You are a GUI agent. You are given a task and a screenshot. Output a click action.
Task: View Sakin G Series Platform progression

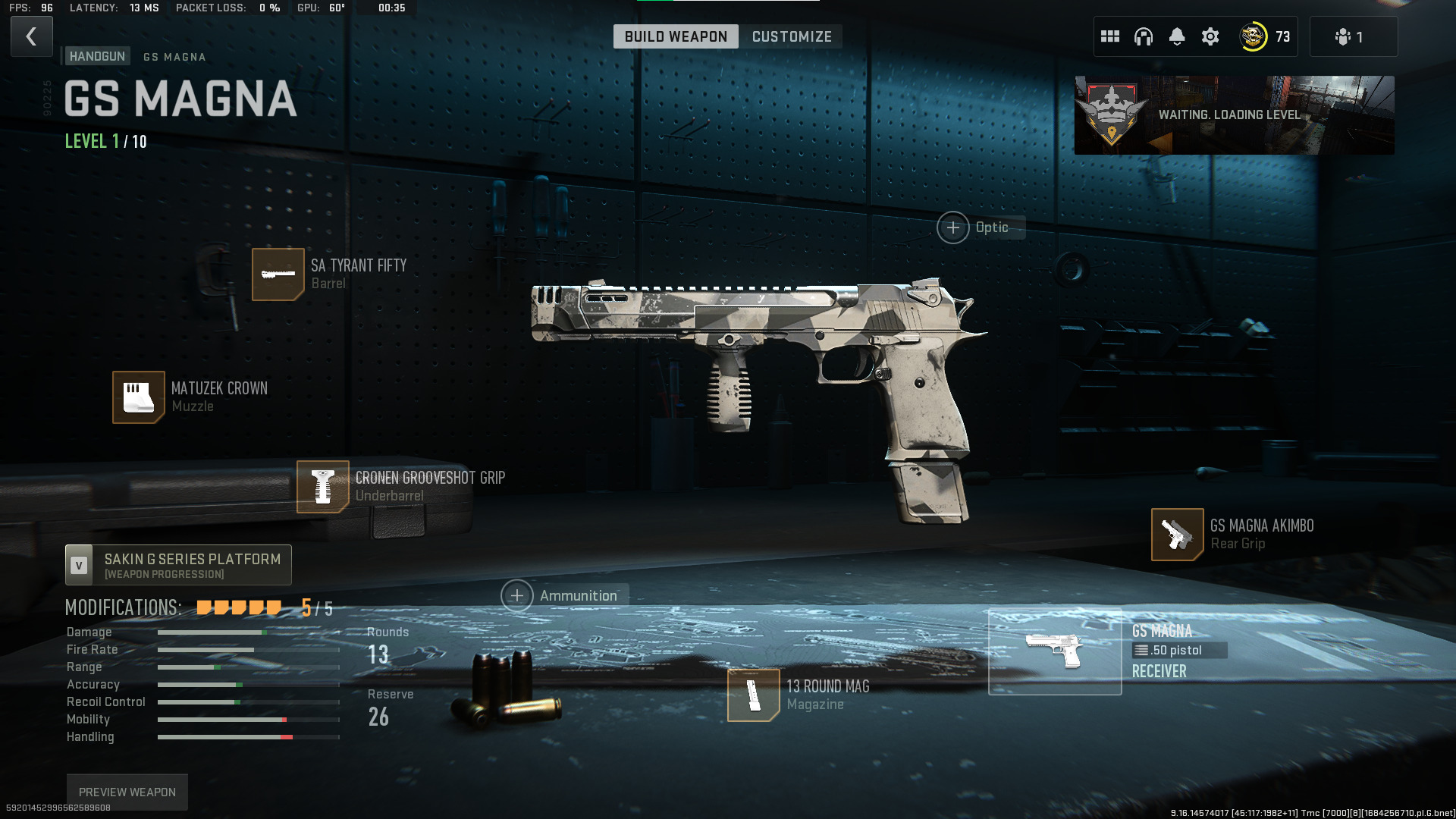(x=178, y=565)
